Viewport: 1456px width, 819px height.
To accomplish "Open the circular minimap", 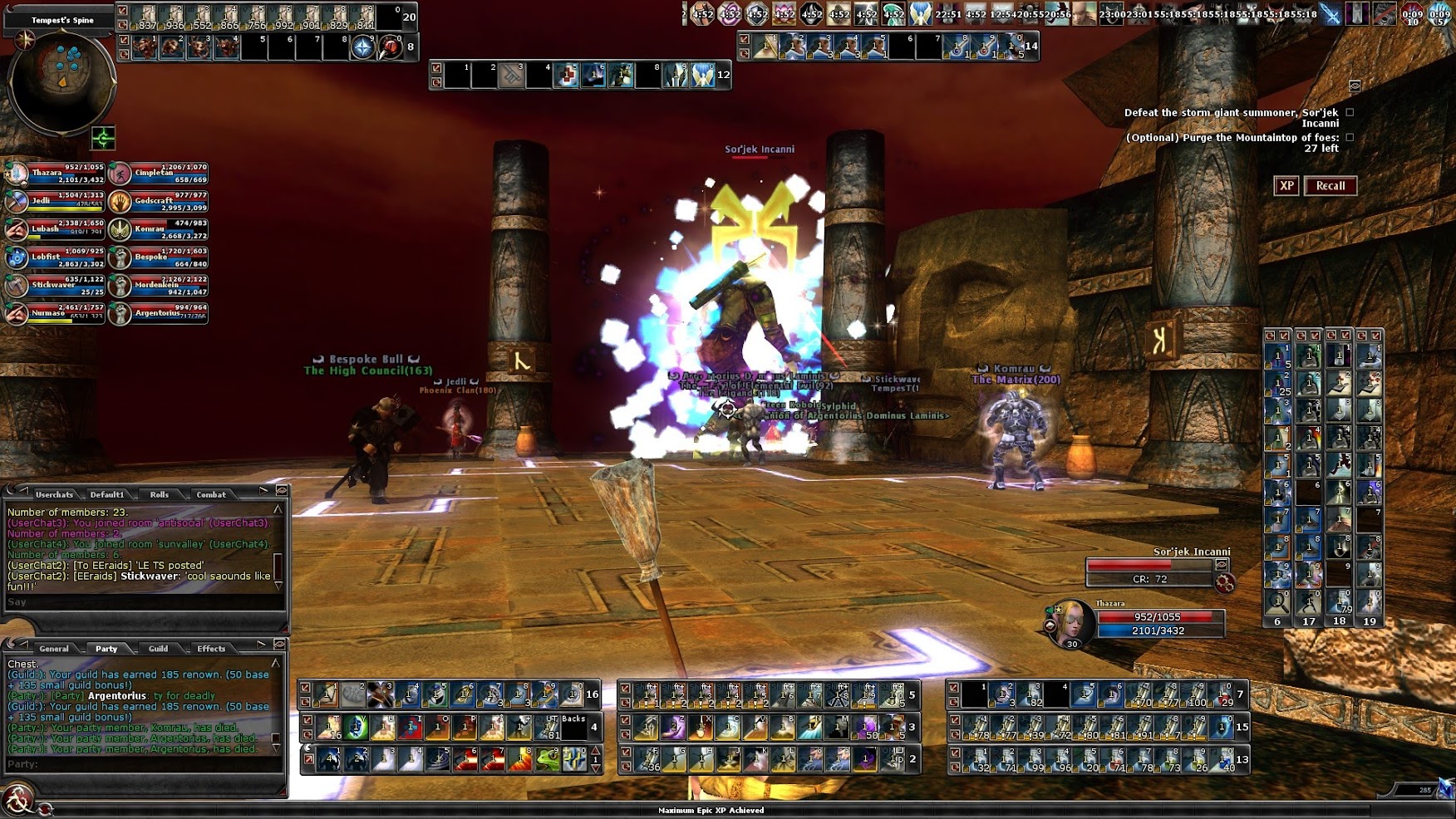I will (x=61, y=81).
